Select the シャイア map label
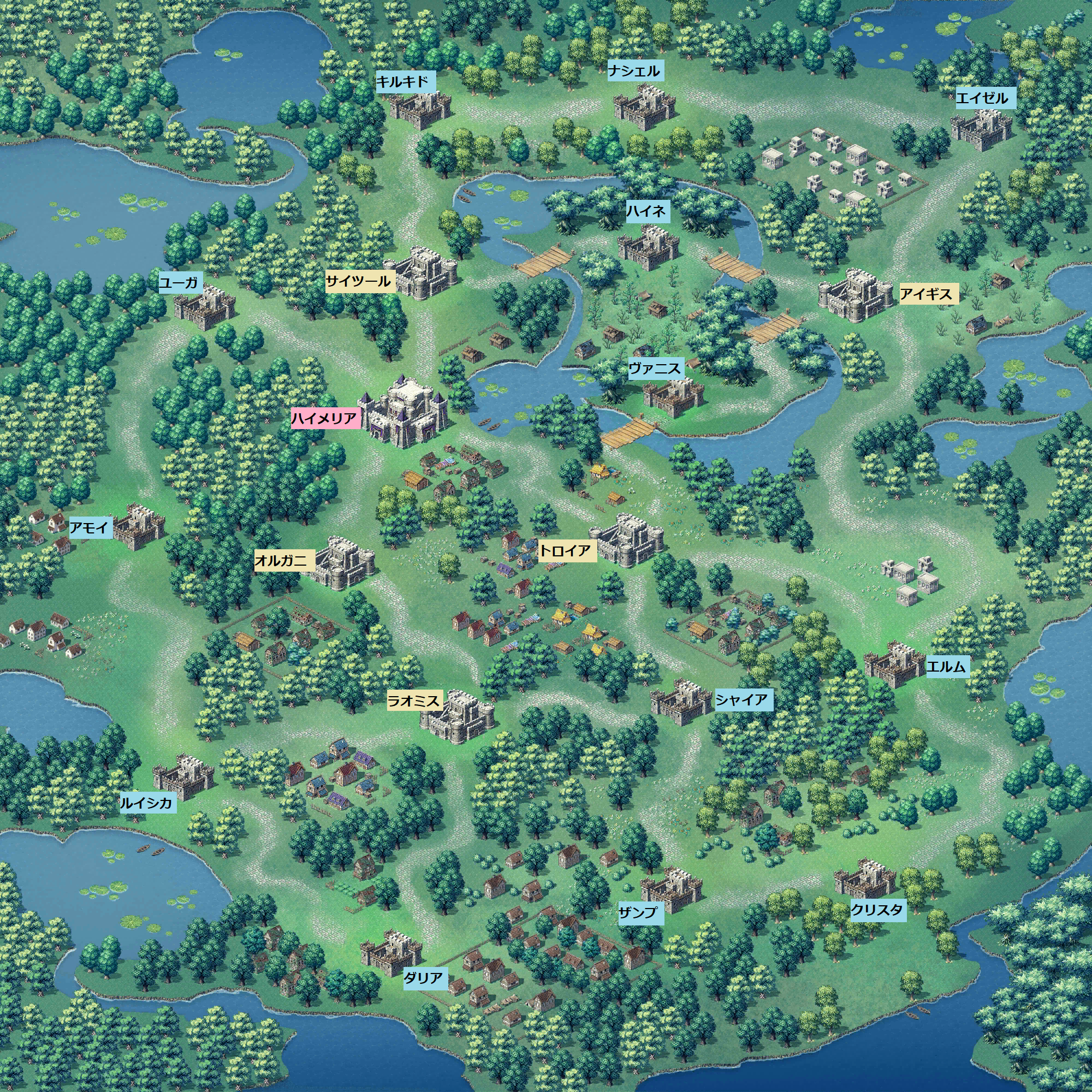The image size is (1092, 1092). [x=743, y=701]
